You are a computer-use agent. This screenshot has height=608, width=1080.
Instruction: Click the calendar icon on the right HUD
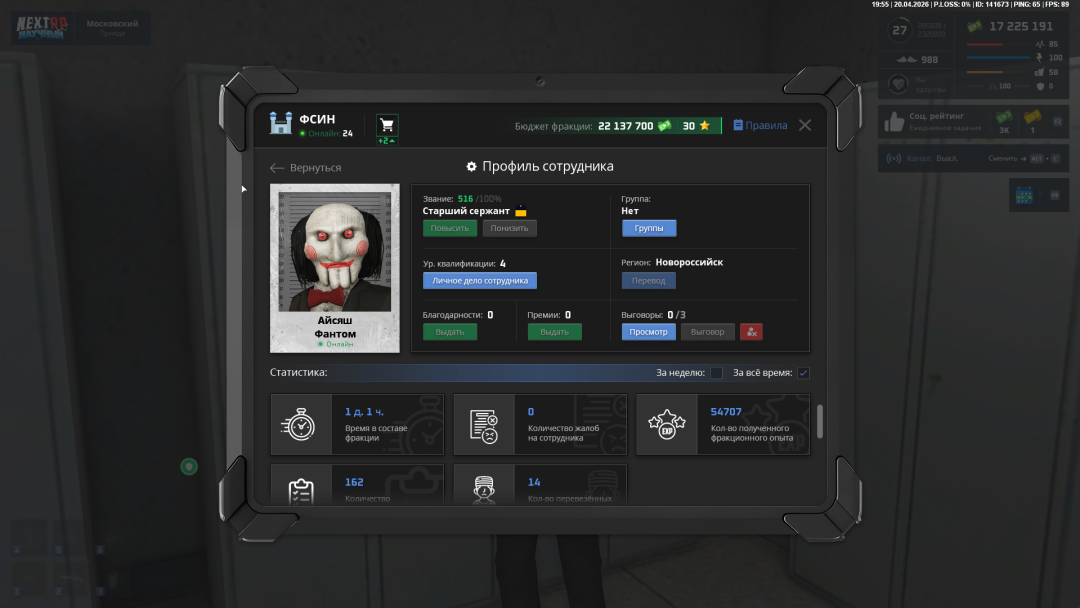[1024, 196]
